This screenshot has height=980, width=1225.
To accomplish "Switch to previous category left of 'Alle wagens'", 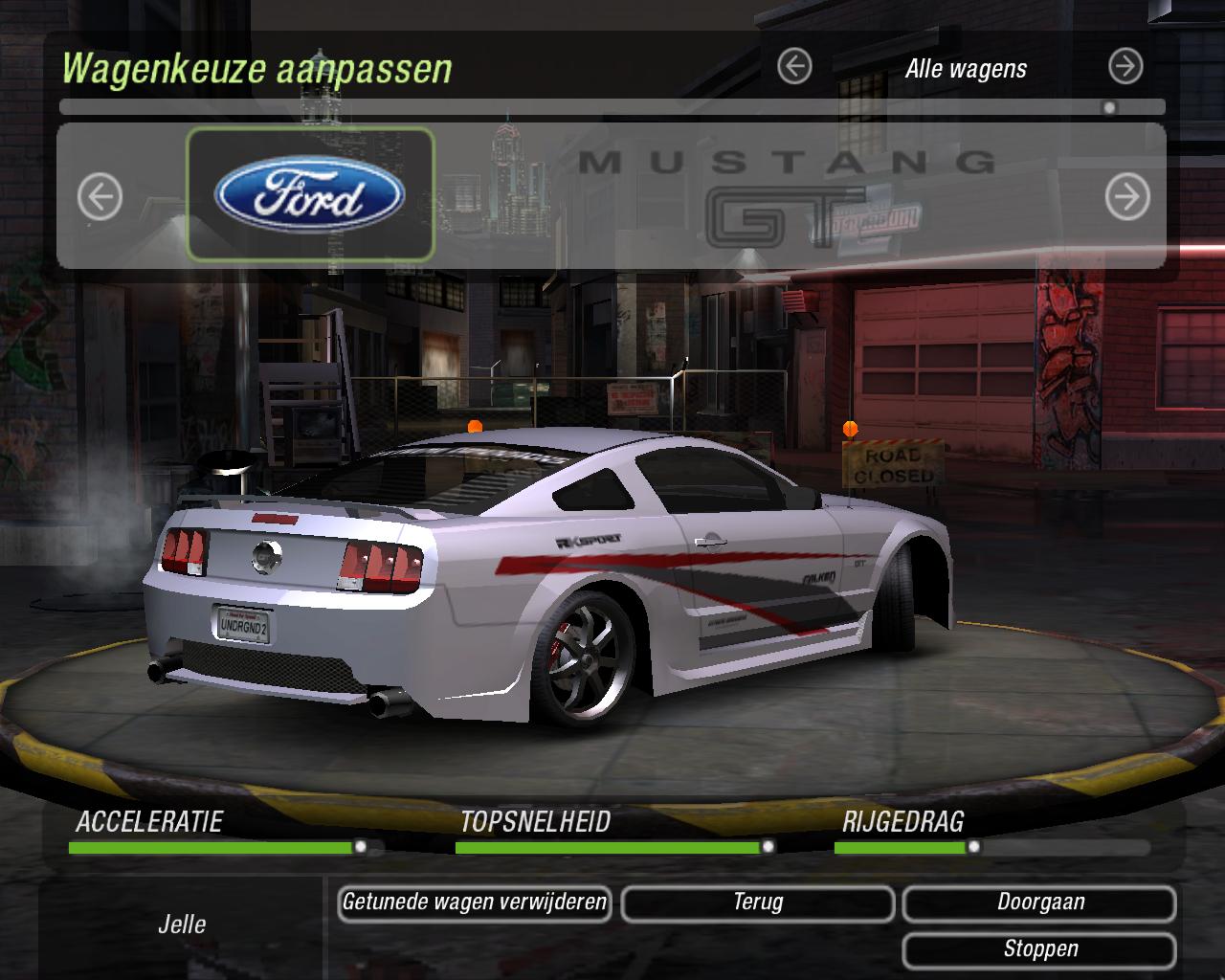I will [x=794, y=67].
